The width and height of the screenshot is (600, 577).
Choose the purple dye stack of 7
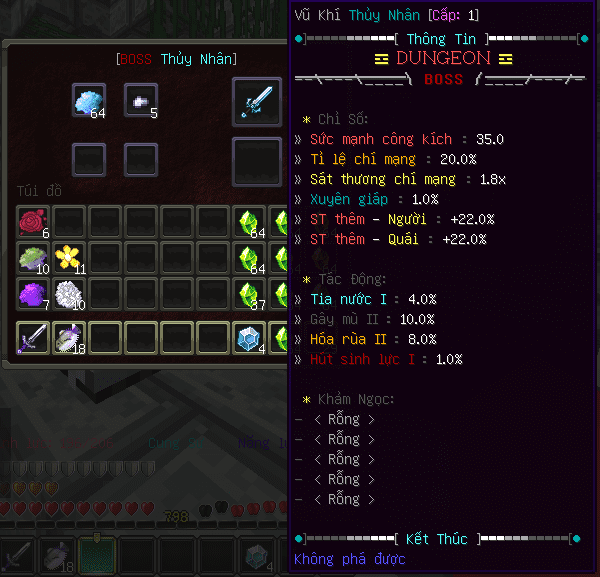click(x=33, y=294)
